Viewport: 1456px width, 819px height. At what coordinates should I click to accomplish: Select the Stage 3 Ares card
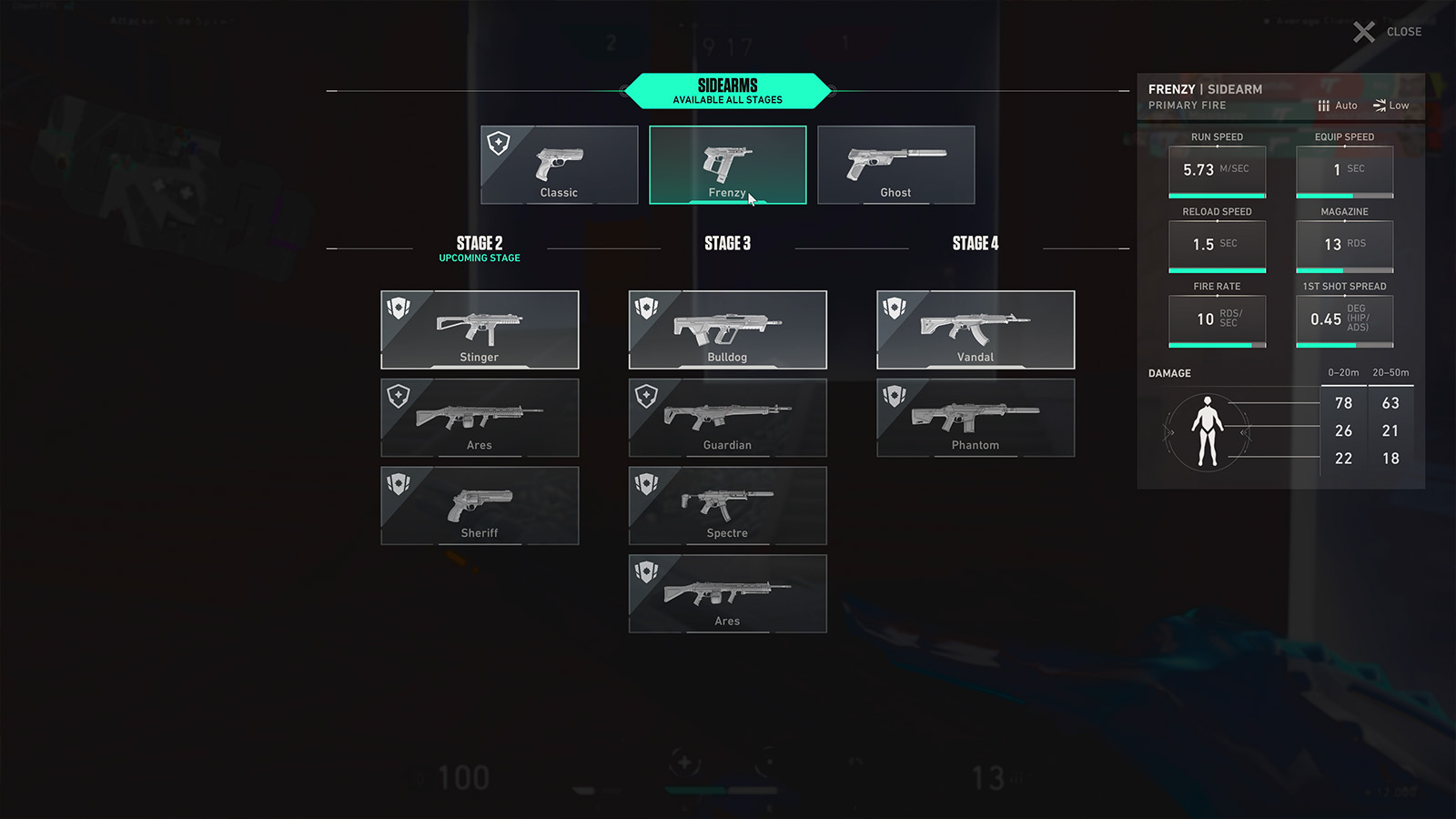[x=727, y=592]
